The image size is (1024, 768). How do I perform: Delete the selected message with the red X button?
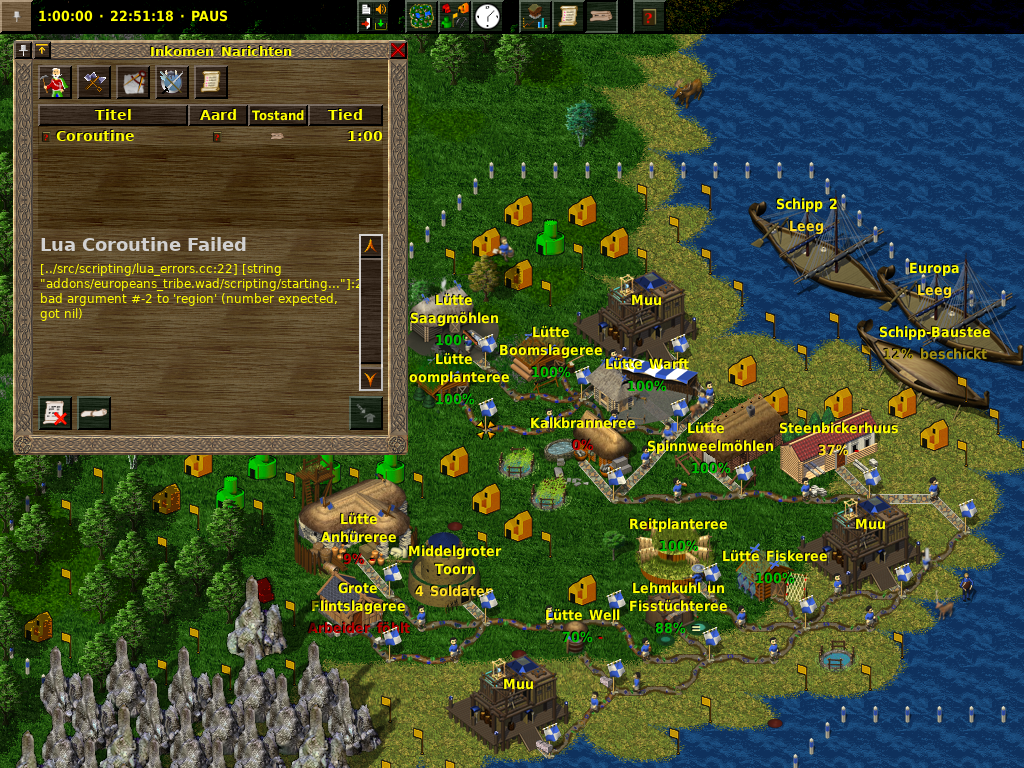click(55, 413)
